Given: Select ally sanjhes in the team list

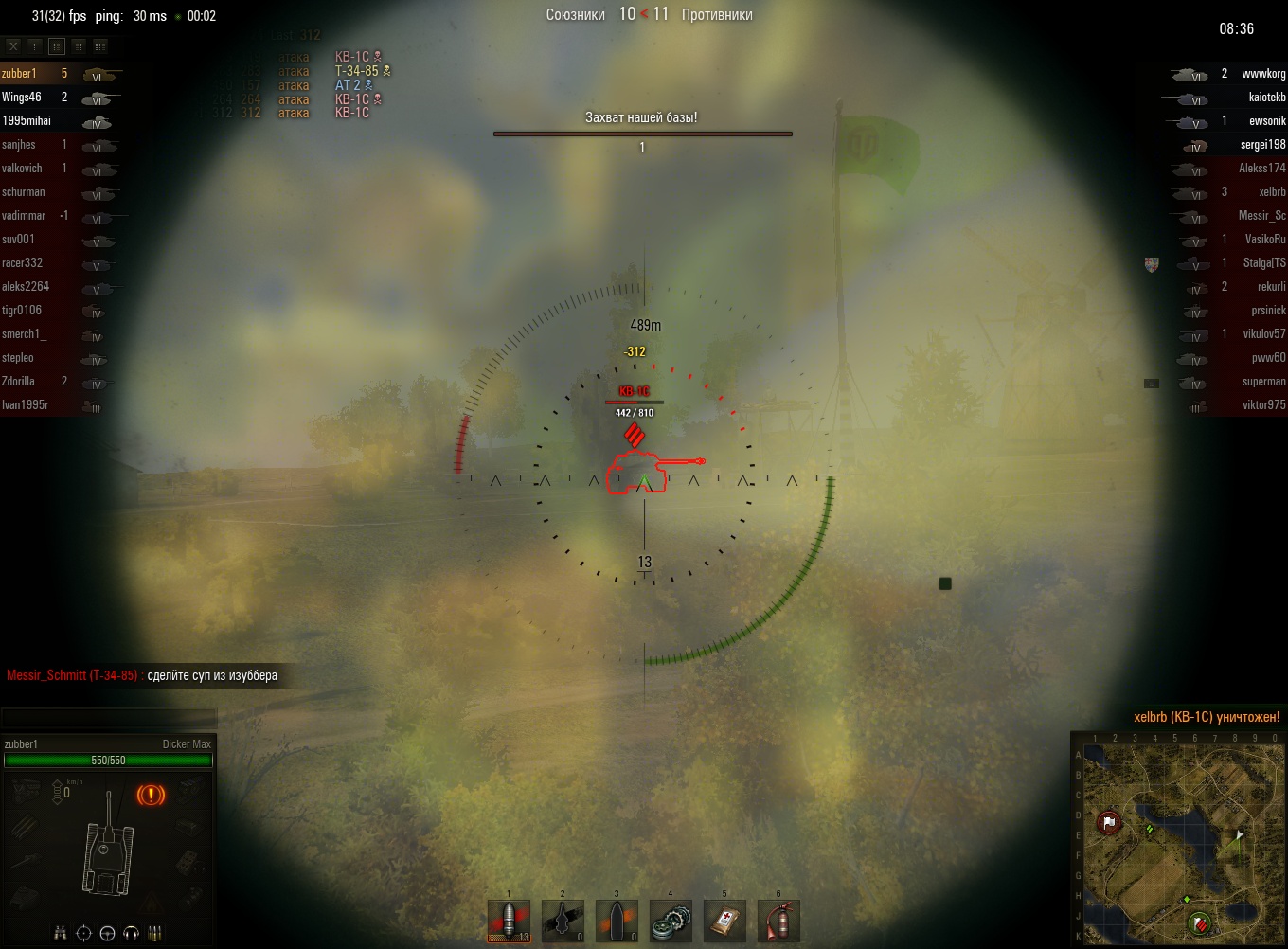Looking at the screenshot, I should click(x=19, y=145).
